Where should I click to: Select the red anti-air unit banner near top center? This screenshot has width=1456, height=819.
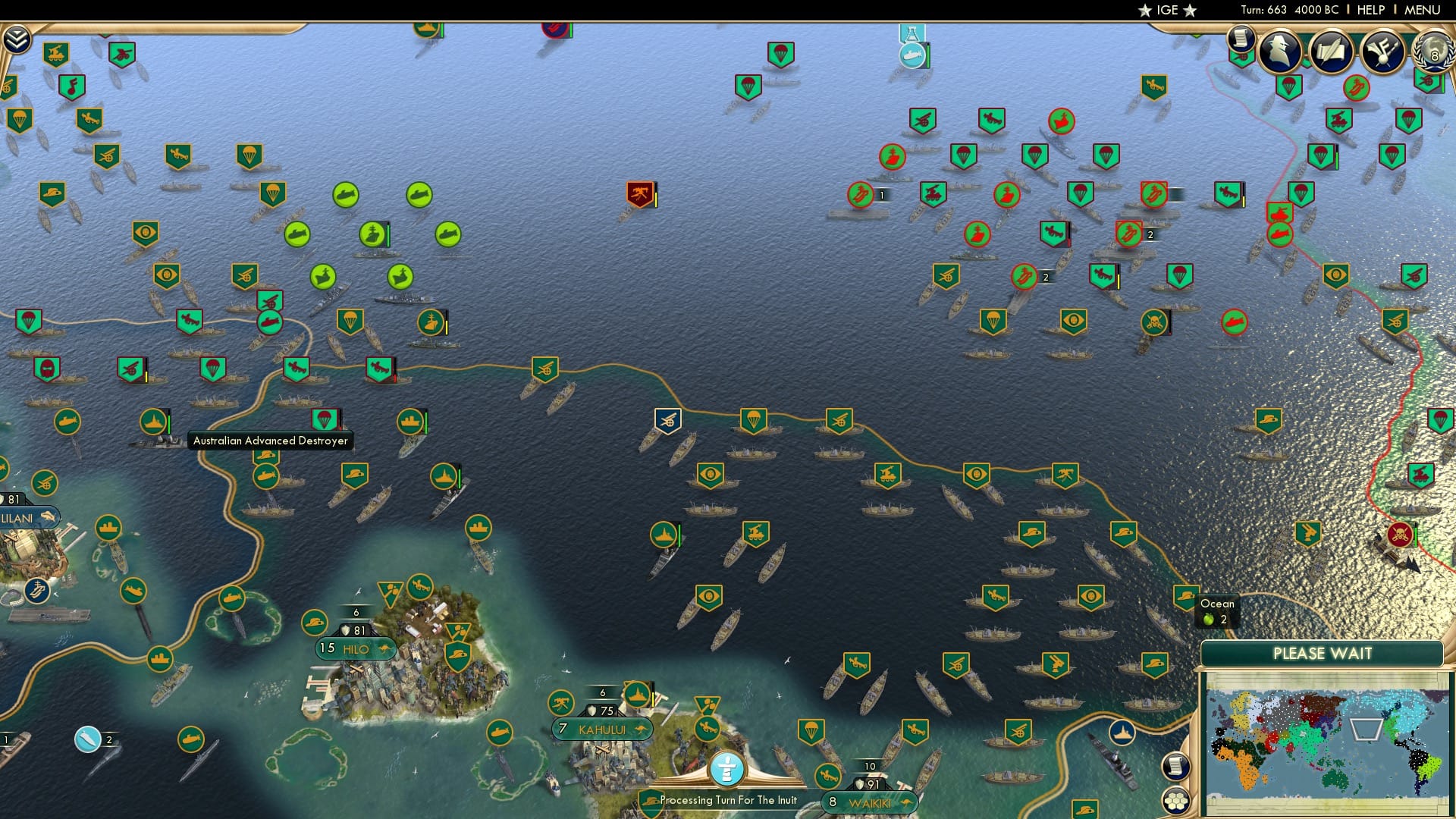639,196
